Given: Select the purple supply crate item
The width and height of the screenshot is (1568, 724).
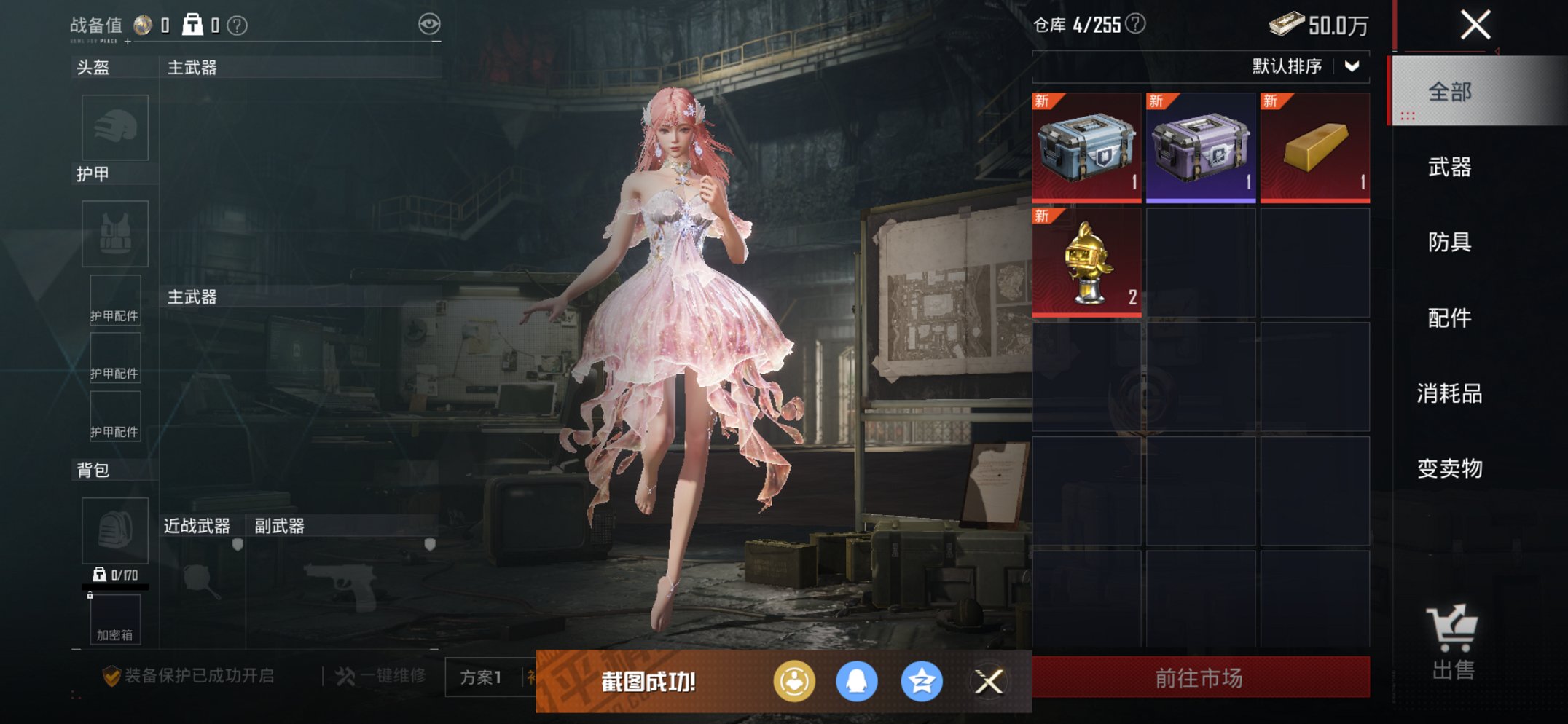Looking at the screenshot, I should [1199, 146].
